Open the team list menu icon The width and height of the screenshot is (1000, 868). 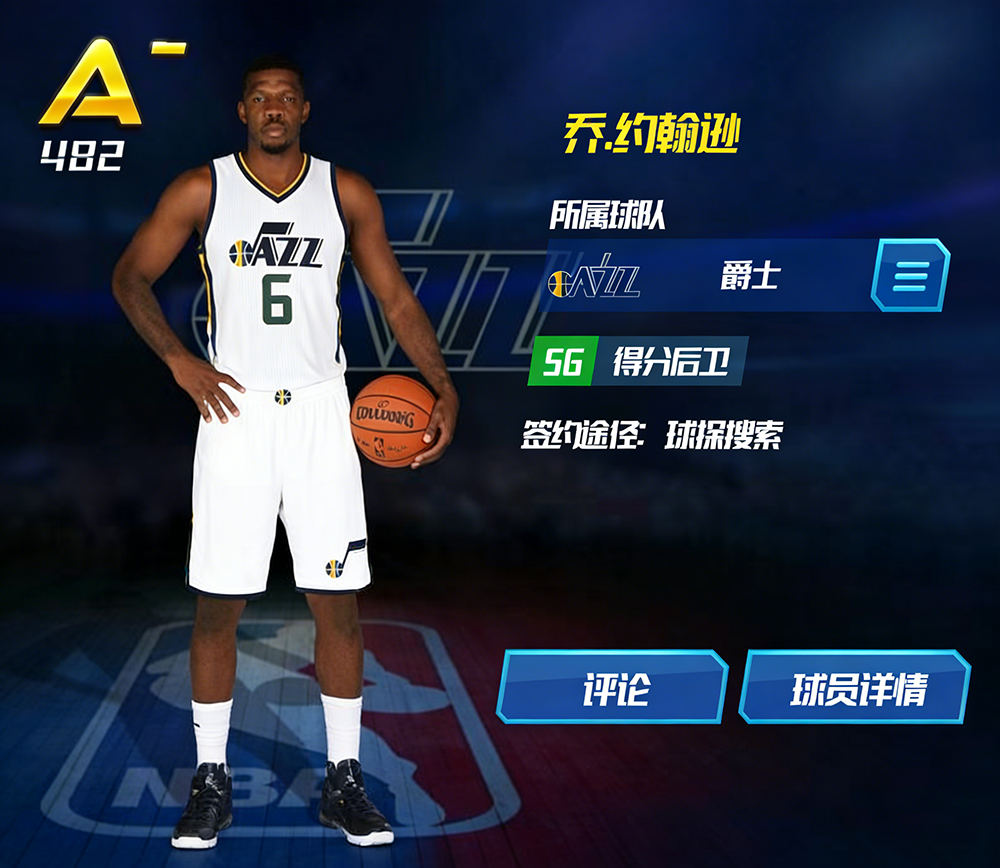909,275
